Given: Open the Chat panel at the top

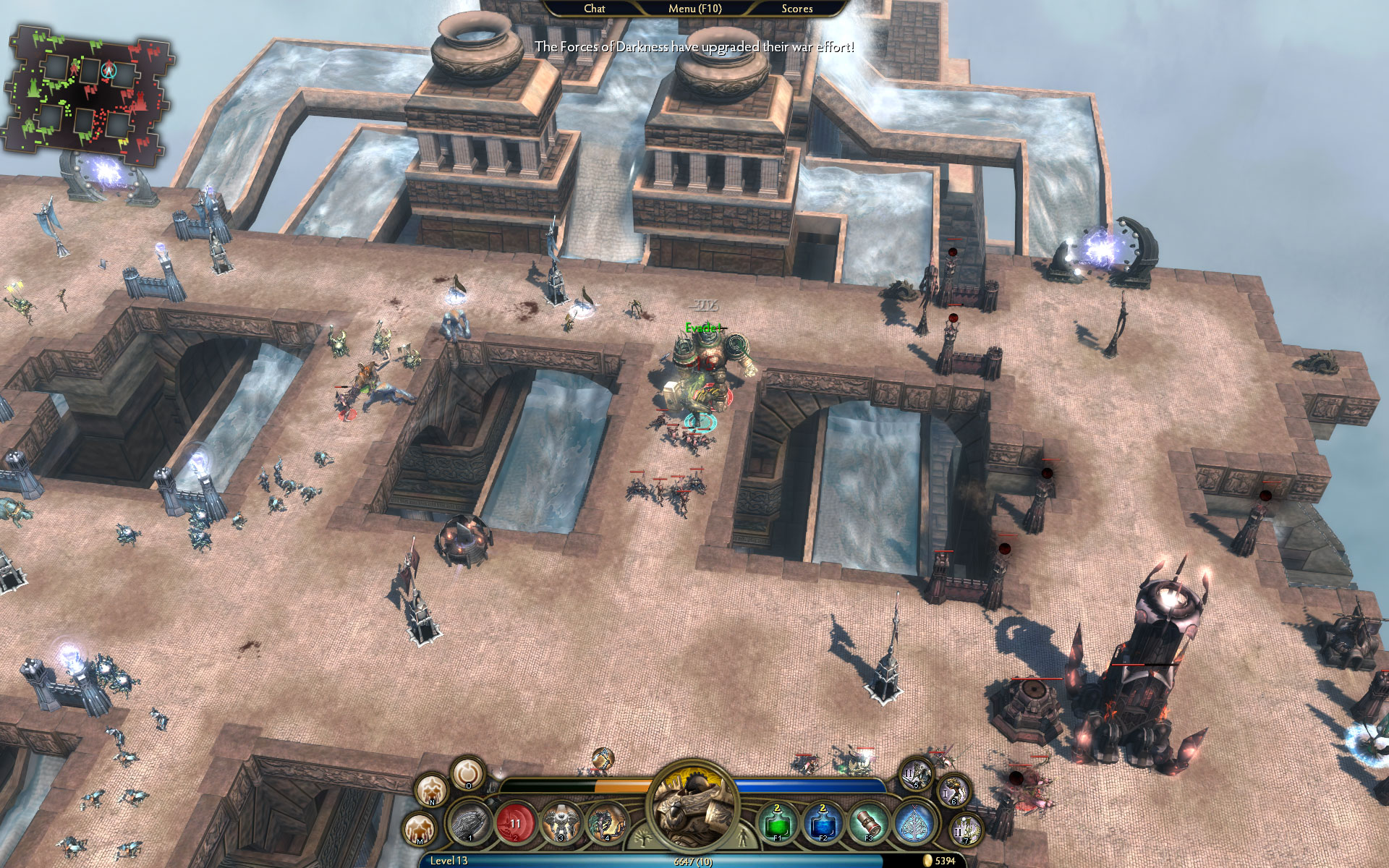Looking at the screenshot, I should tap(593, 9).
